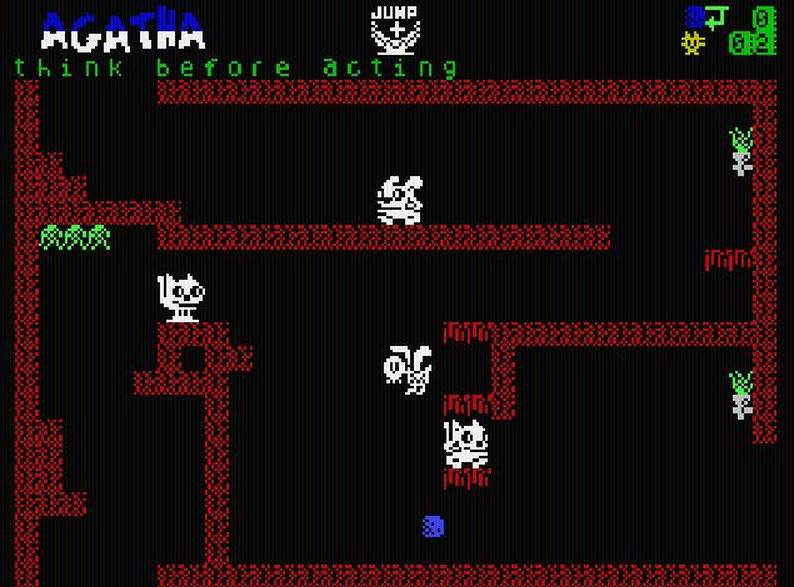Screen dimensions: 794x587
Task: Select the JUMP ability emblem
Action: pos(395,30)
